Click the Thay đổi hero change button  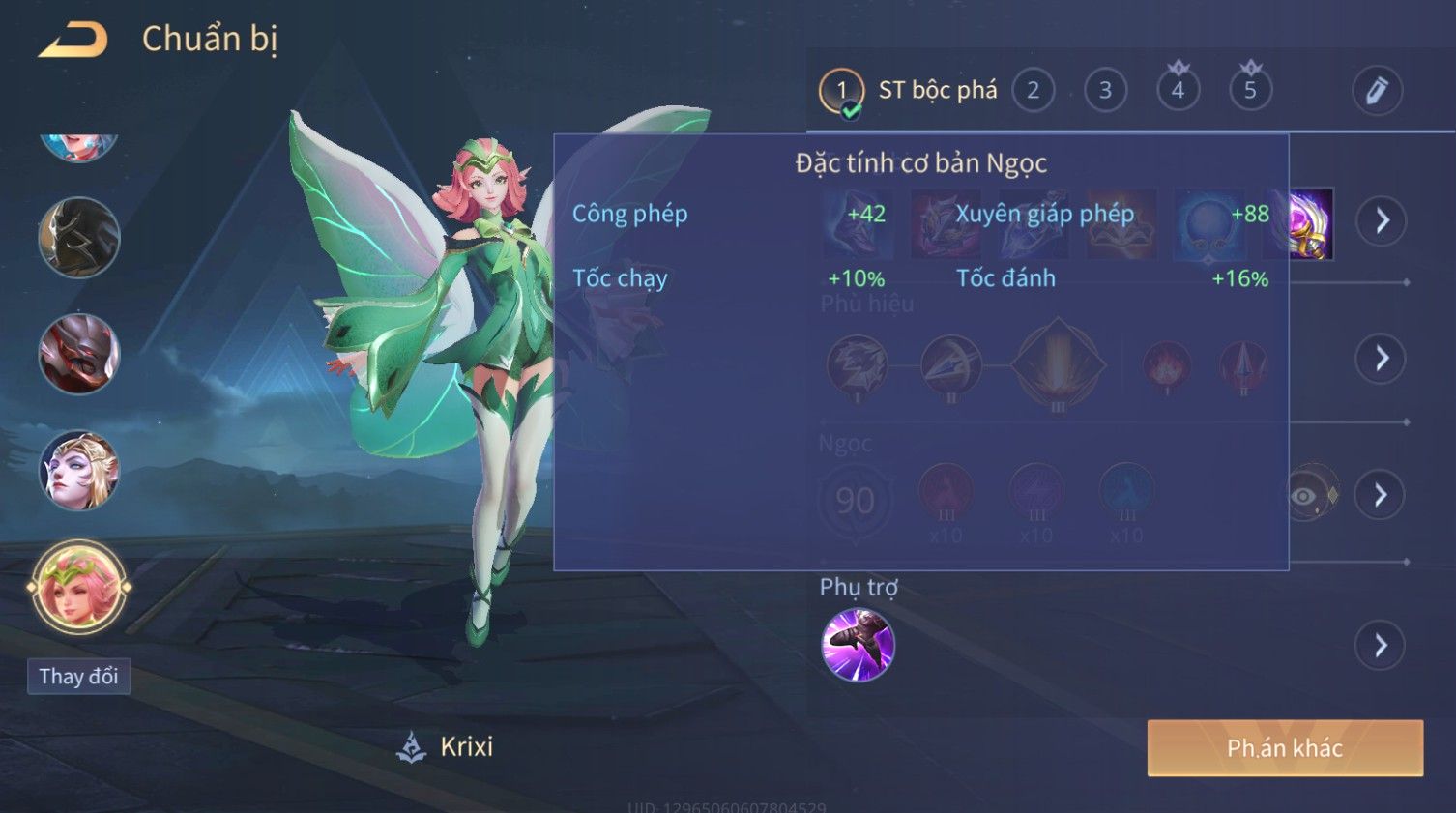pyautogui.click(x=78, y=677)
